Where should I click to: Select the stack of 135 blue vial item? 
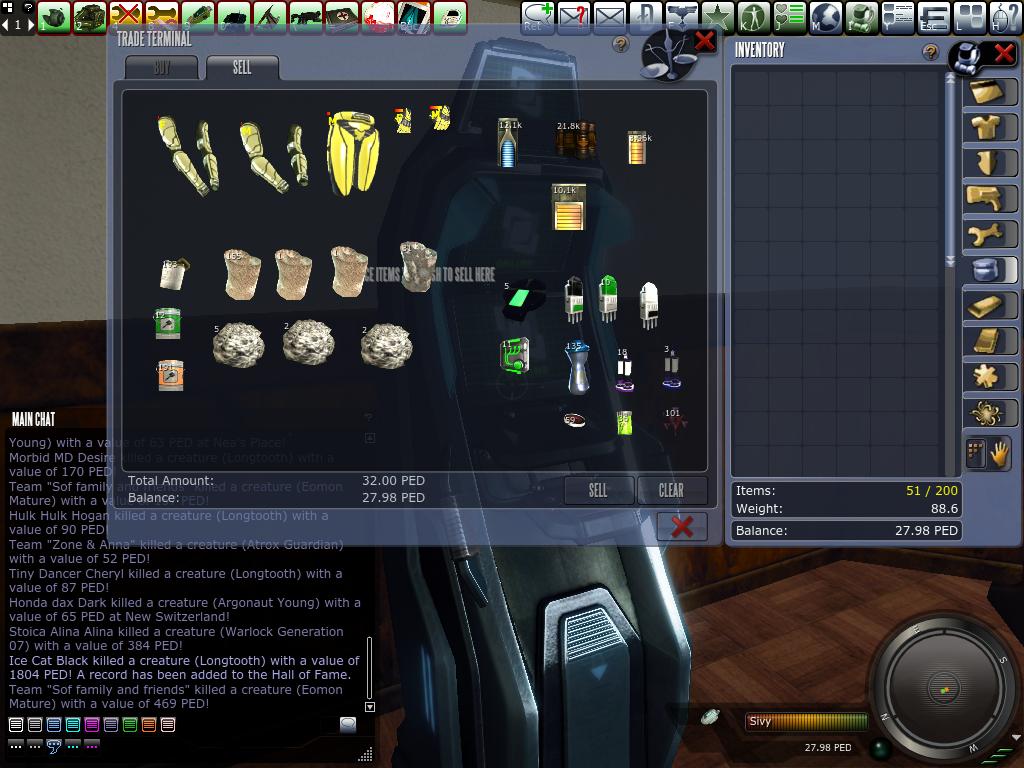[576, 367]
